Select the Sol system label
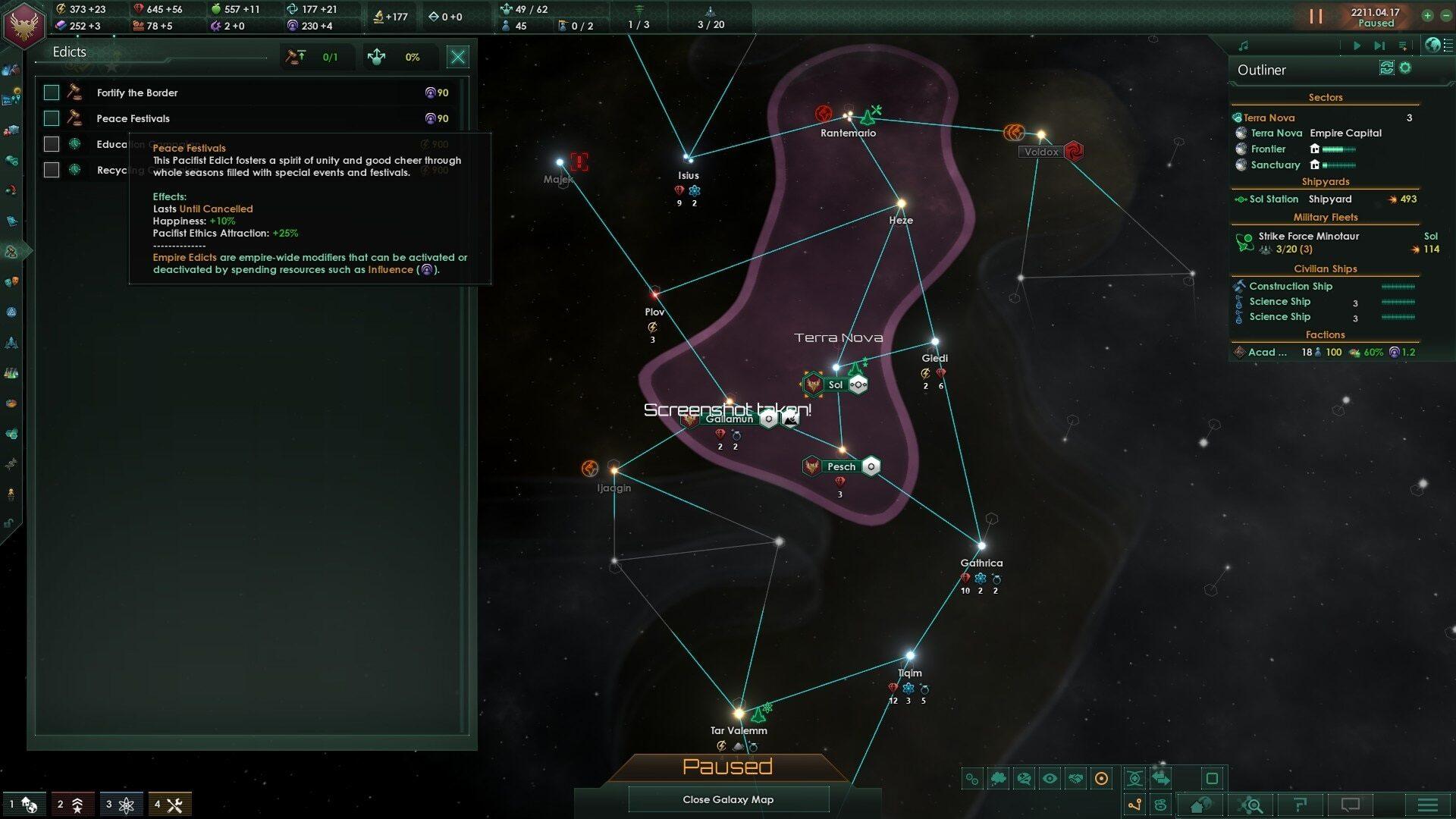1456x819 pixels. click(x=836, y=384)
